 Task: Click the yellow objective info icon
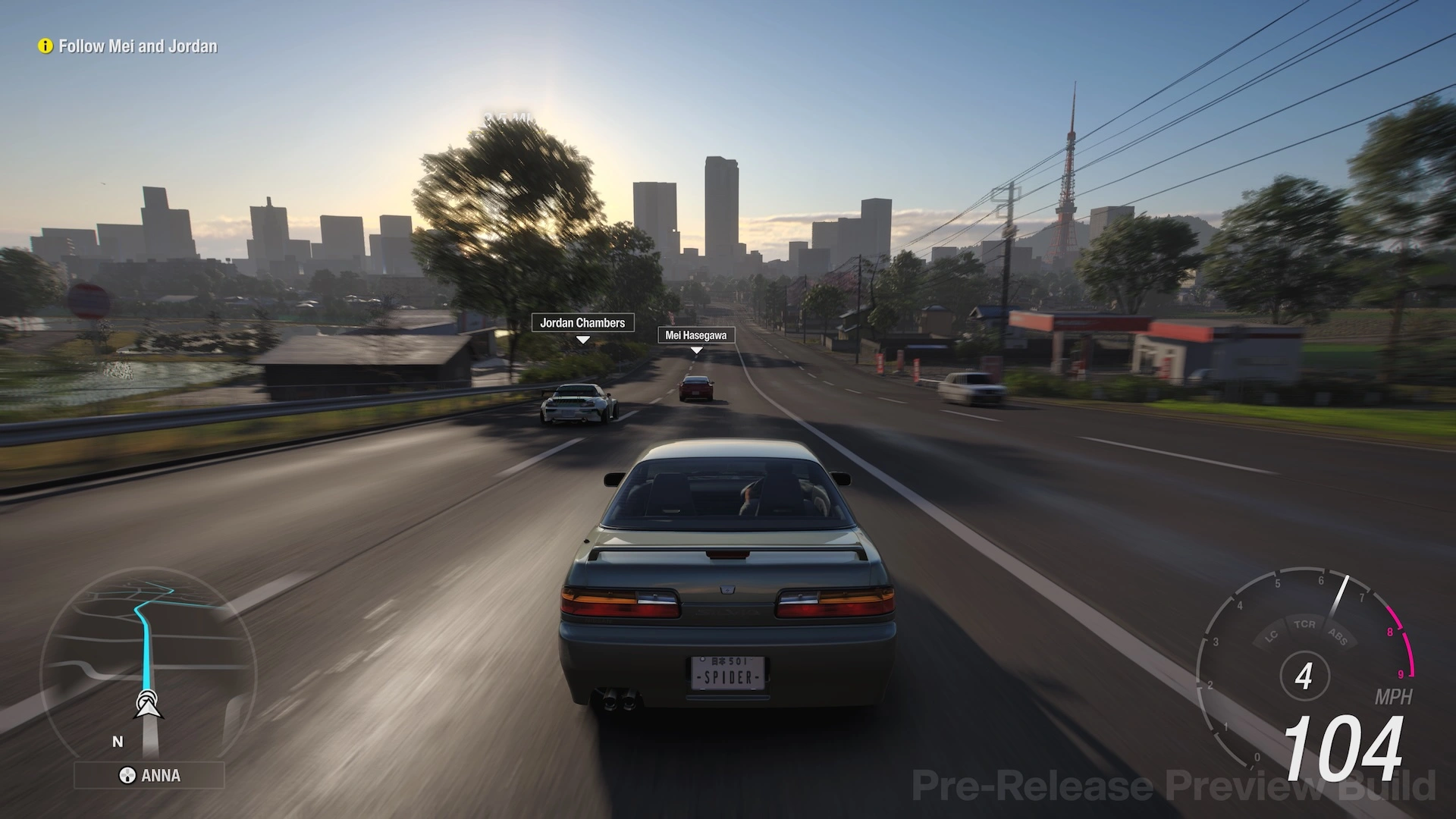[x=45, y=46]
